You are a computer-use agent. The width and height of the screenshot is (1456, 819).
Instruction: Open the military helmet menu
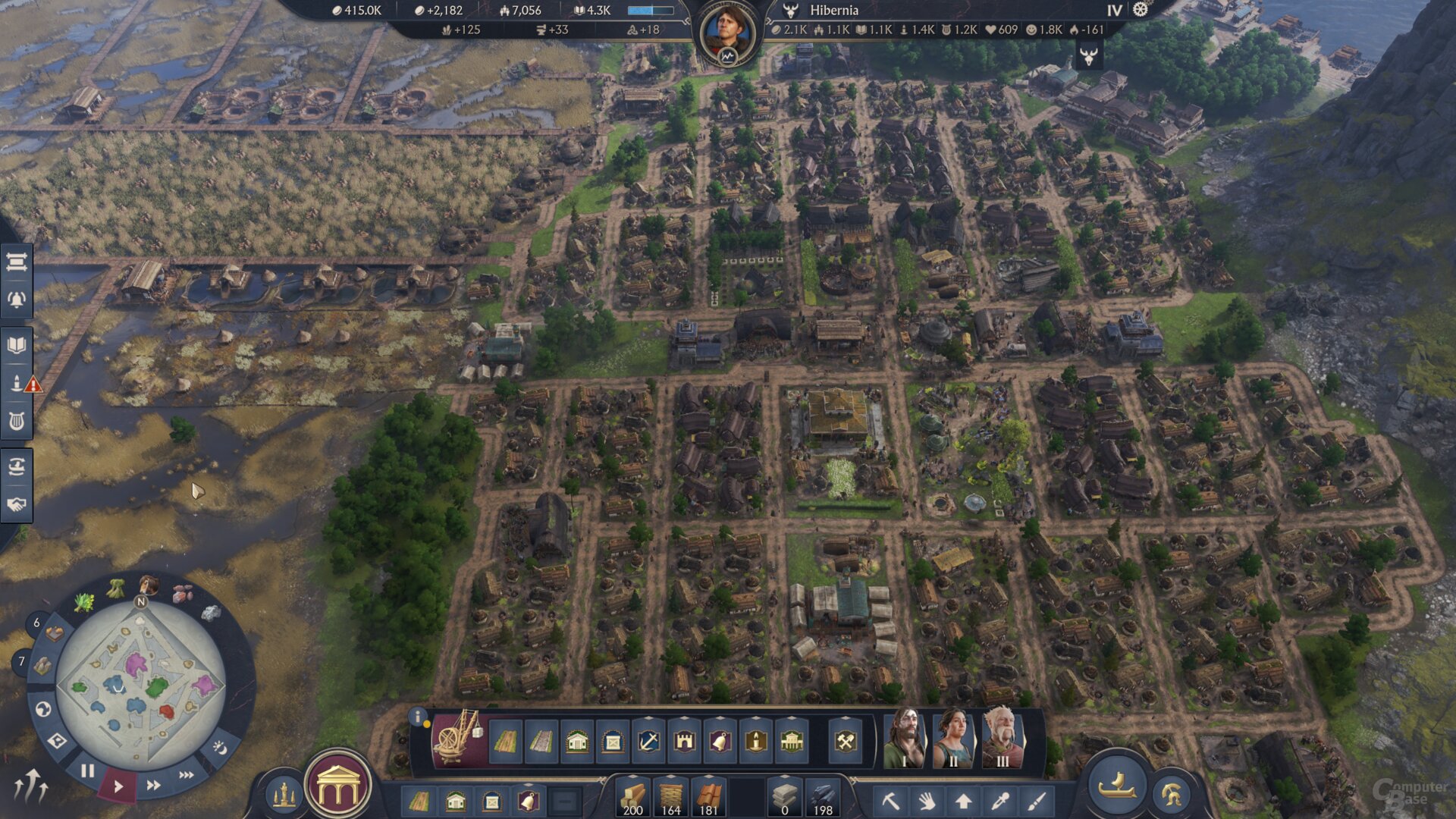(1172, 794)
